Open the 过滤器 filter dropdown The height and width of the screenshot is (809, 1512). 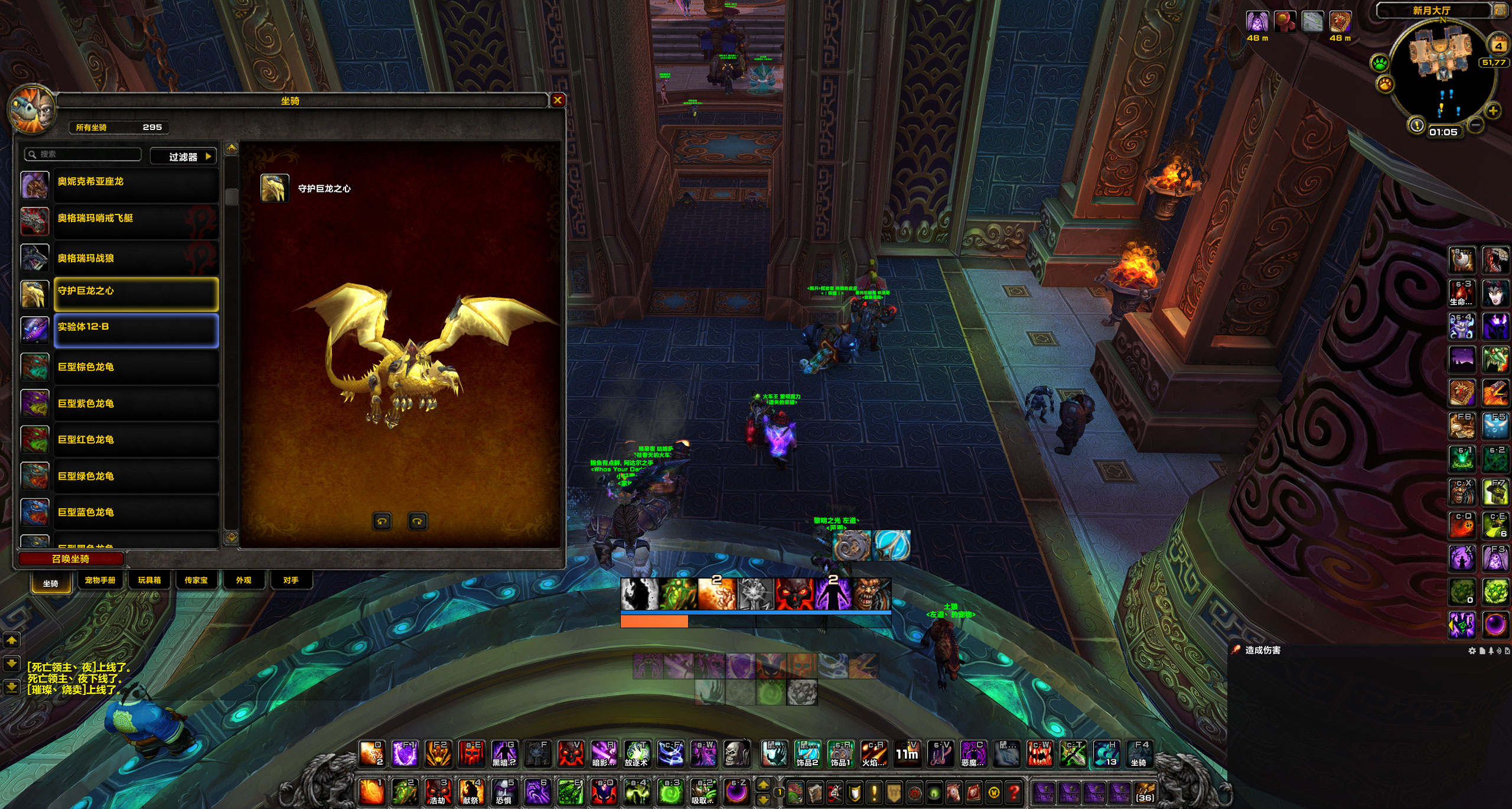184,157
